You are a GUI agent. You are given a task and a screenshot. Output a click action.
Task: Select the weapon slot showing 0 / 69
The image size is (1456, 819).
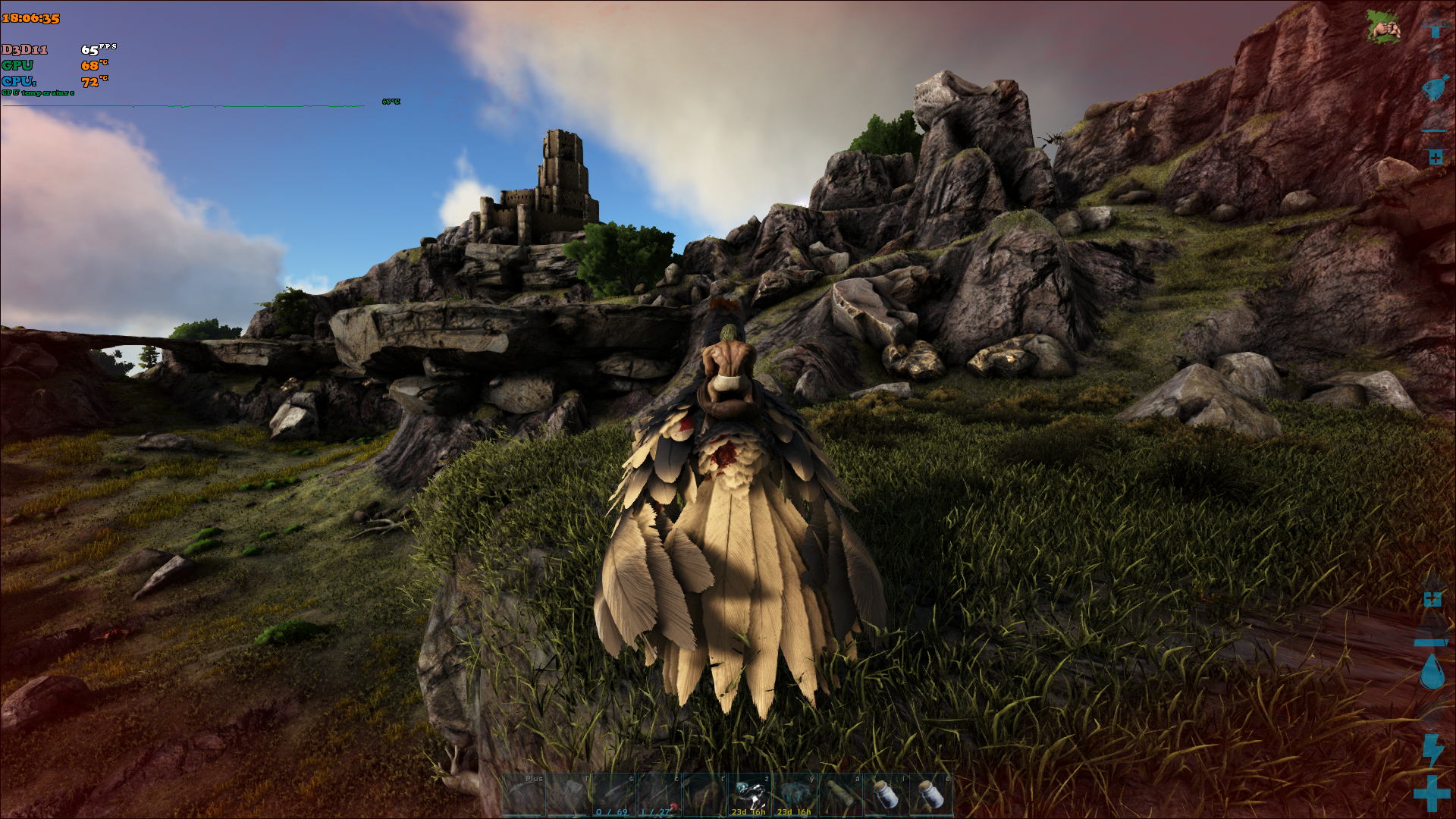pos(614,795)
